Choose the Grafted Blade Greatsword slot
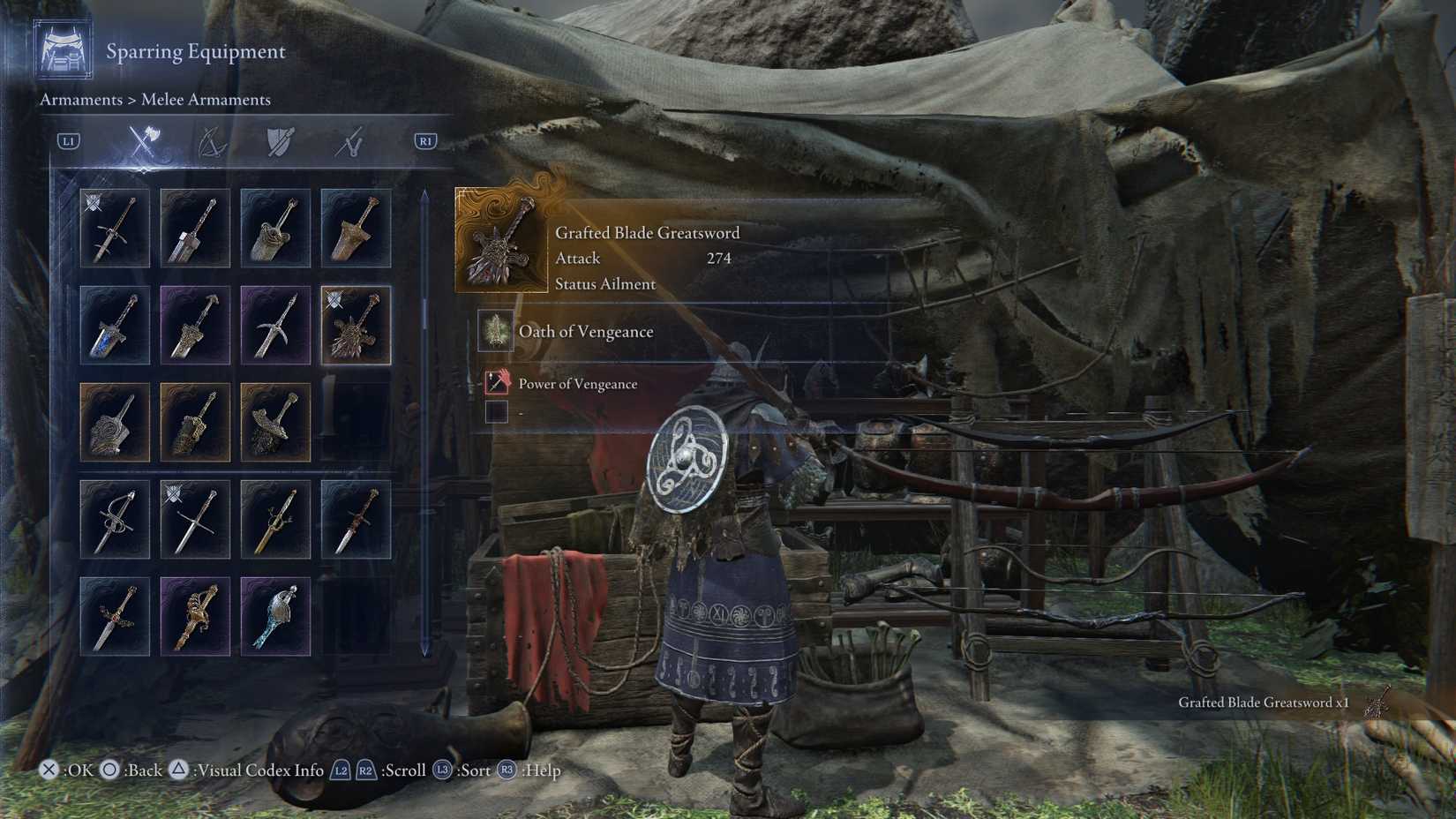 (x=356, y=325)
